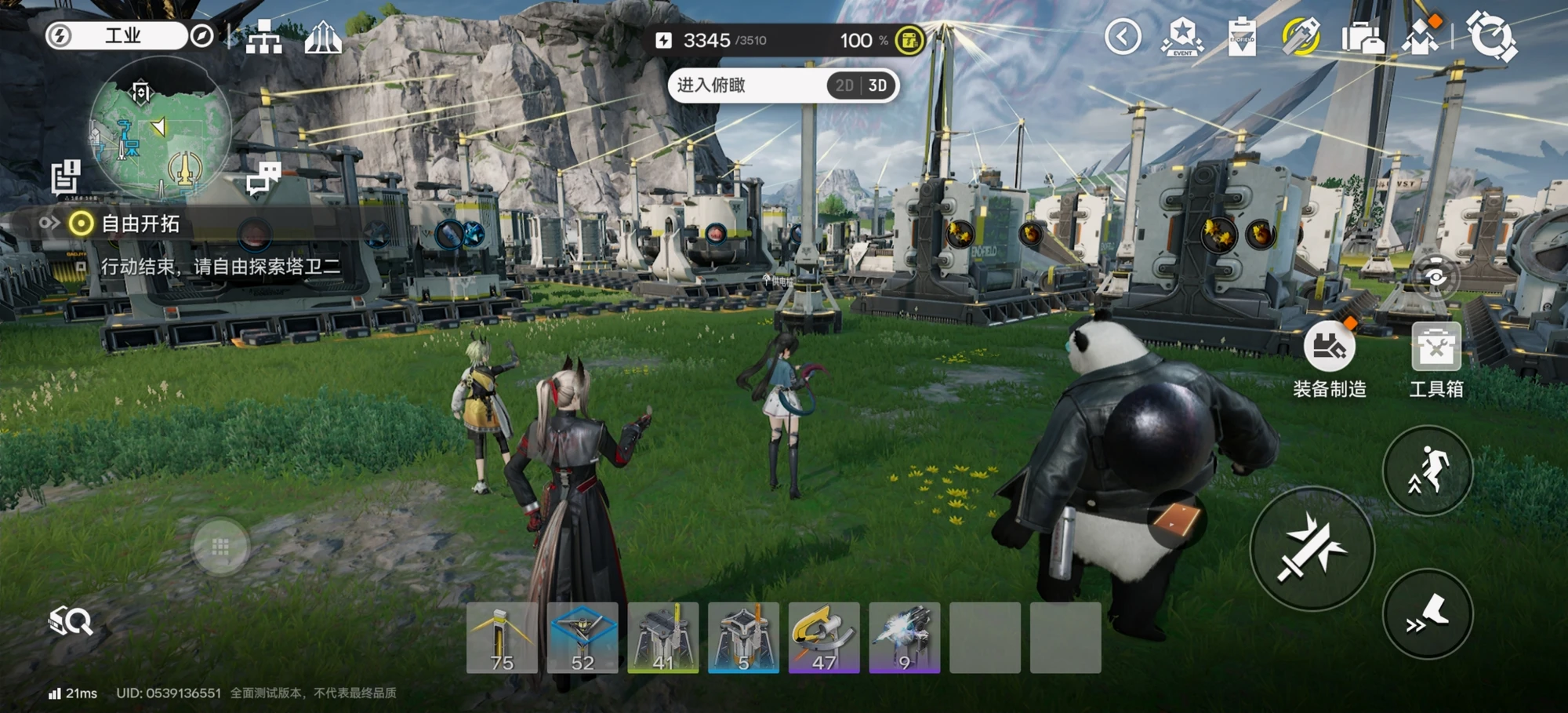
Task: Select the hotbar slot with count 52
Action: (x=583, y=638)
